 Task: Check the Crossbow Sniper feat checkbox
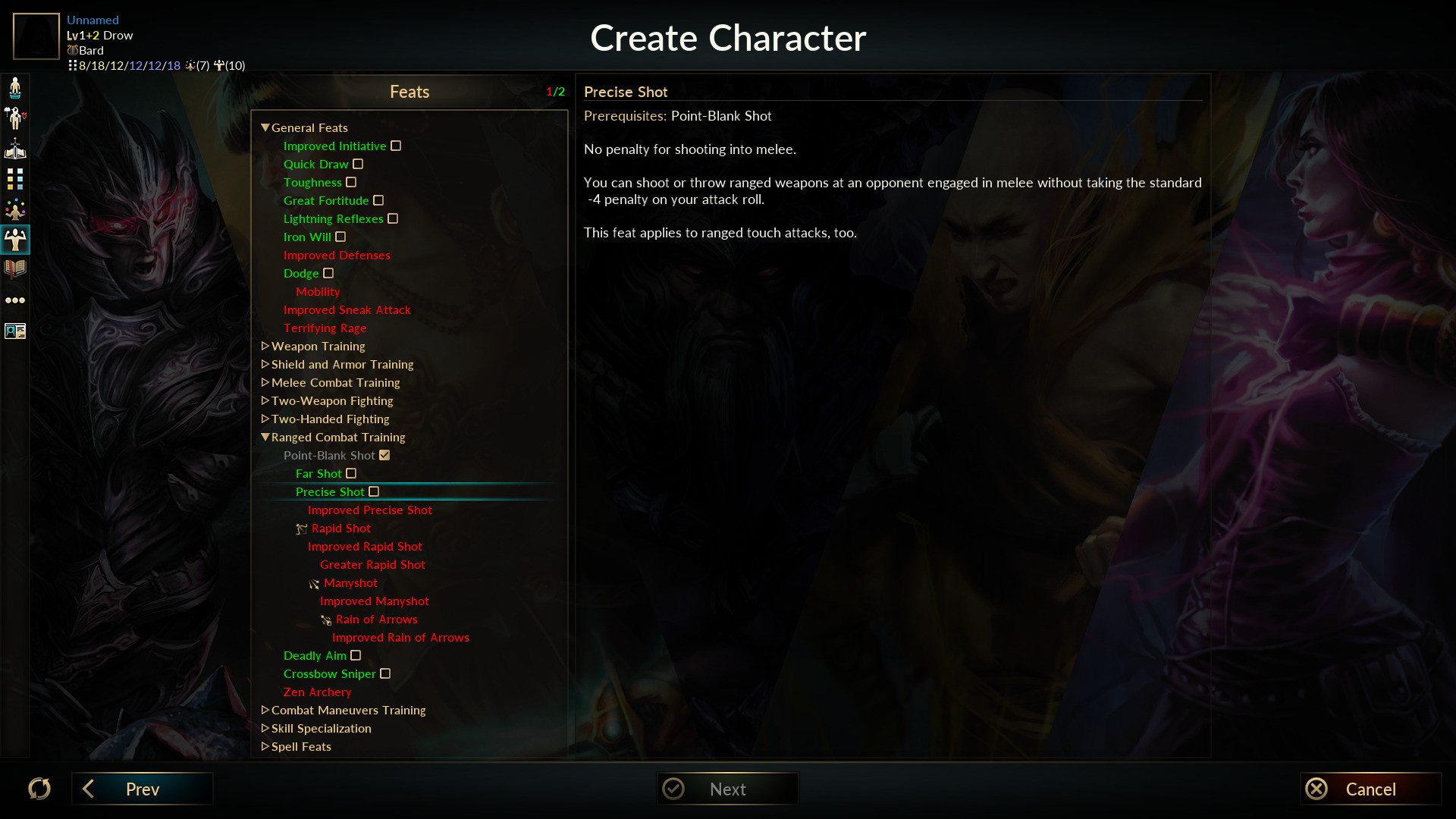[385, 674]
